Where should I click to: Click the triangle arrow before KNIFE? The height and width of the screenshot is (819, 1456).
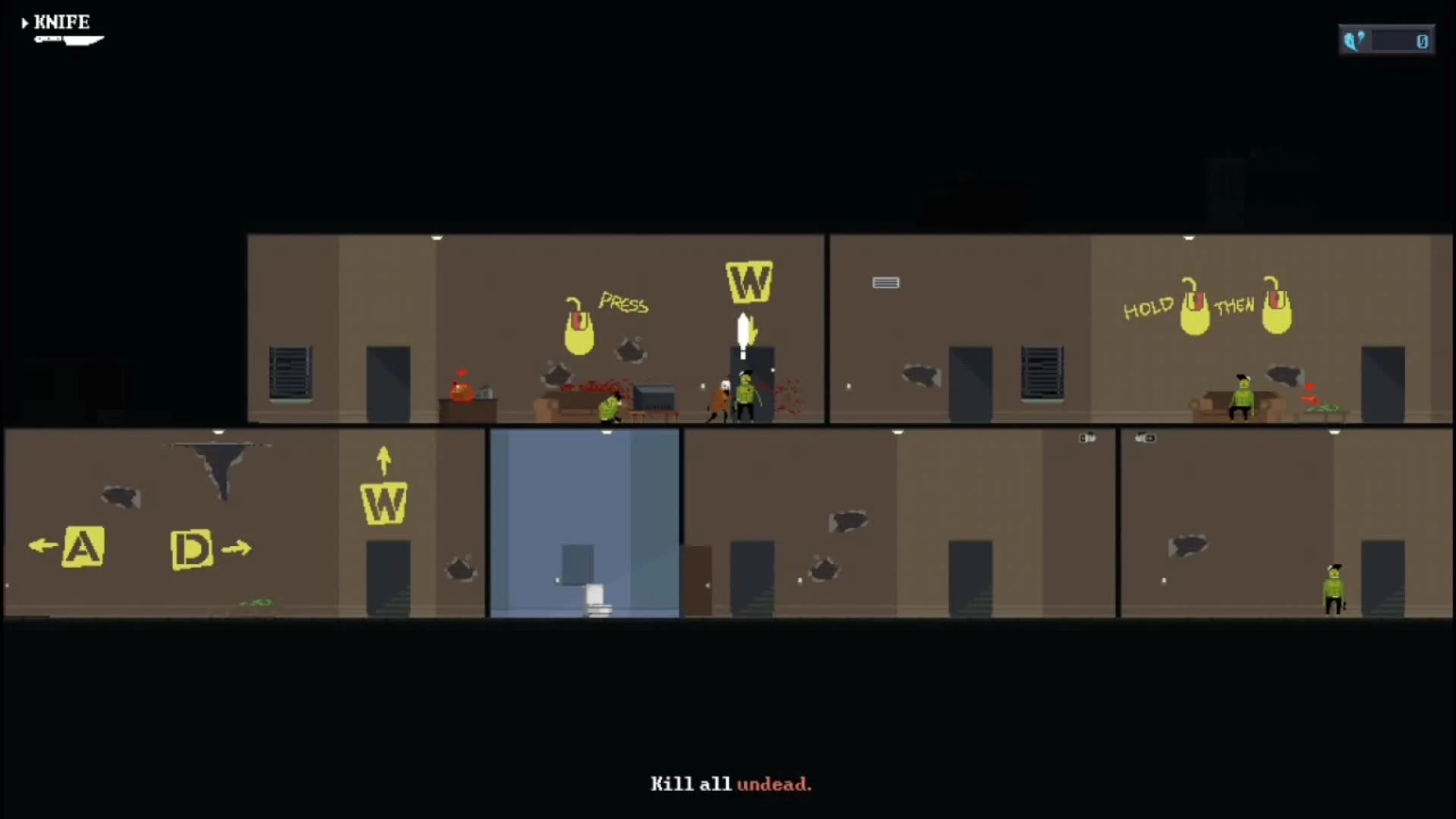pyautogui.click(x=27, y=22)
